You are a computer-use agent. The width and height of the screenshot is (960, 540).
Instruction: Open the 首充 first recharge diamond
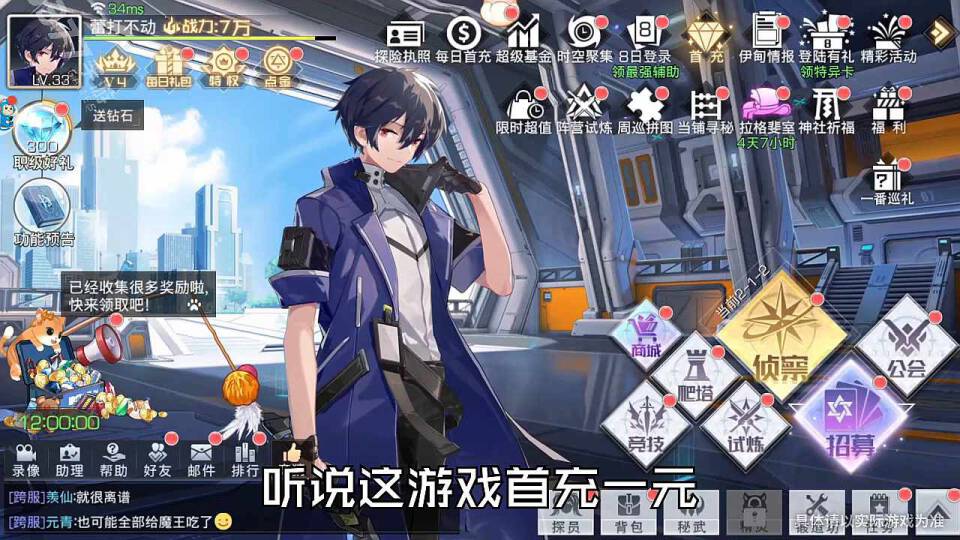(x=705, y=37)
